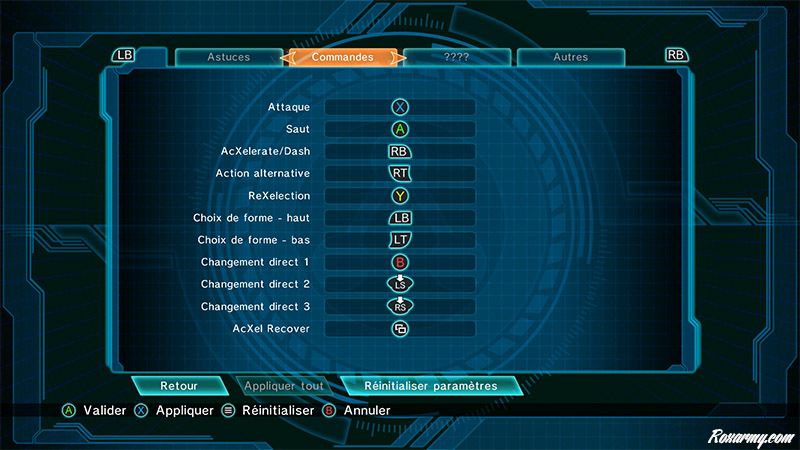Select the Choix de forme - bas row
This screenshot has height=450, width=800.
click(x=400, y=240)
